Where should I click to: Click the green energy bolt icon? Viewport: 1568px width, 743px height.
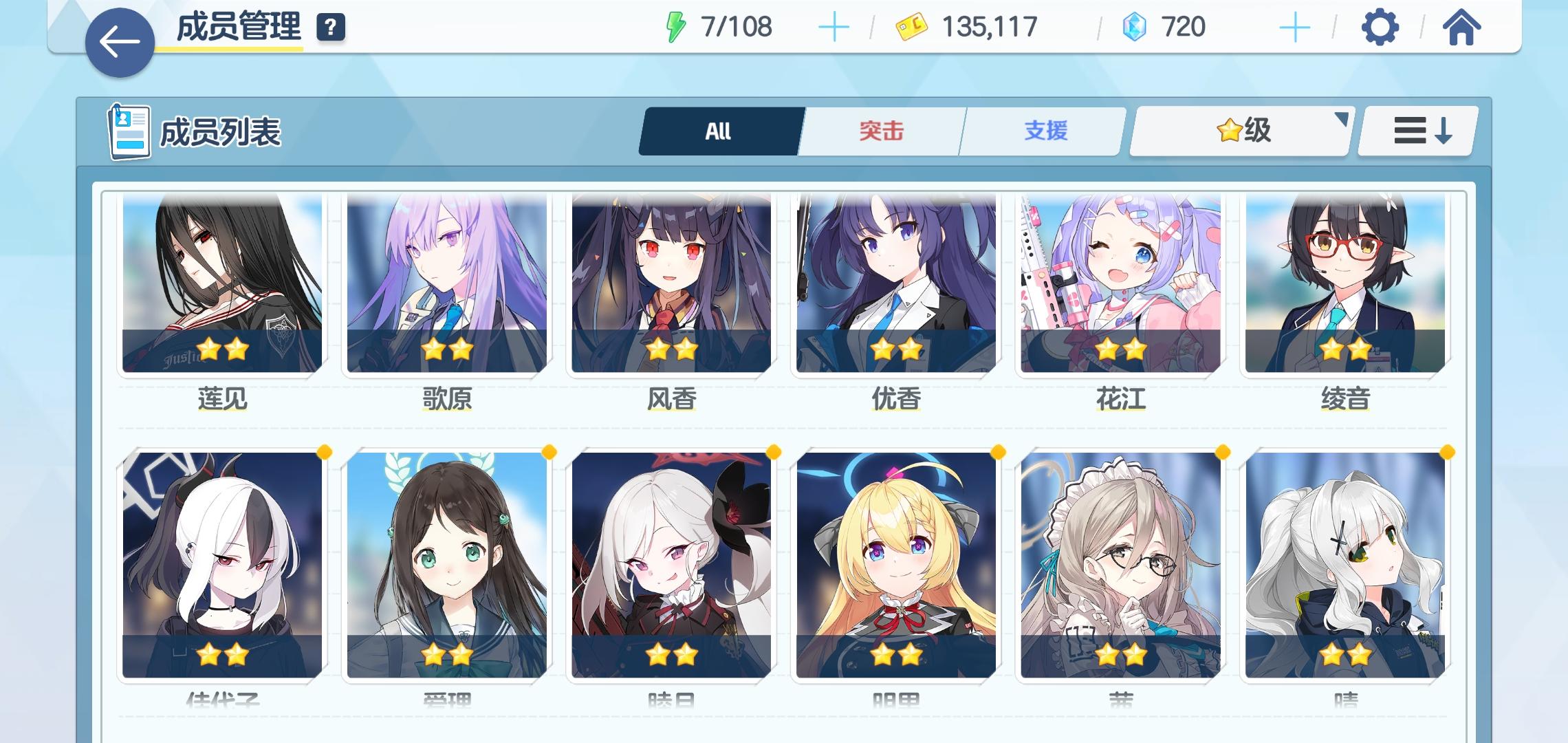[677, 28]
